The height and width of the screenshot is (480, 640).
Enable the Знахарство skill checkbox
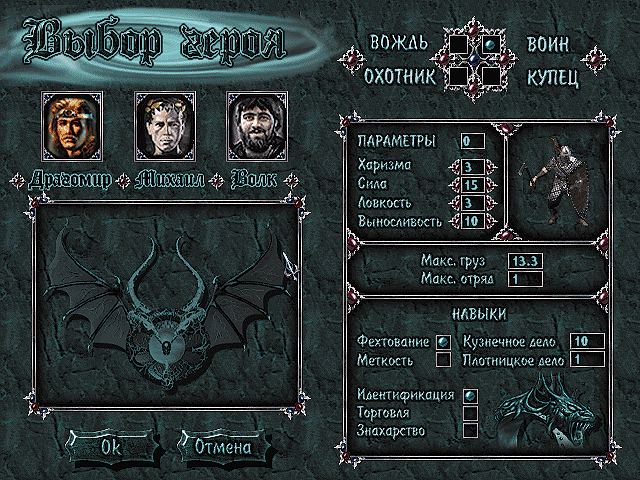470,430
